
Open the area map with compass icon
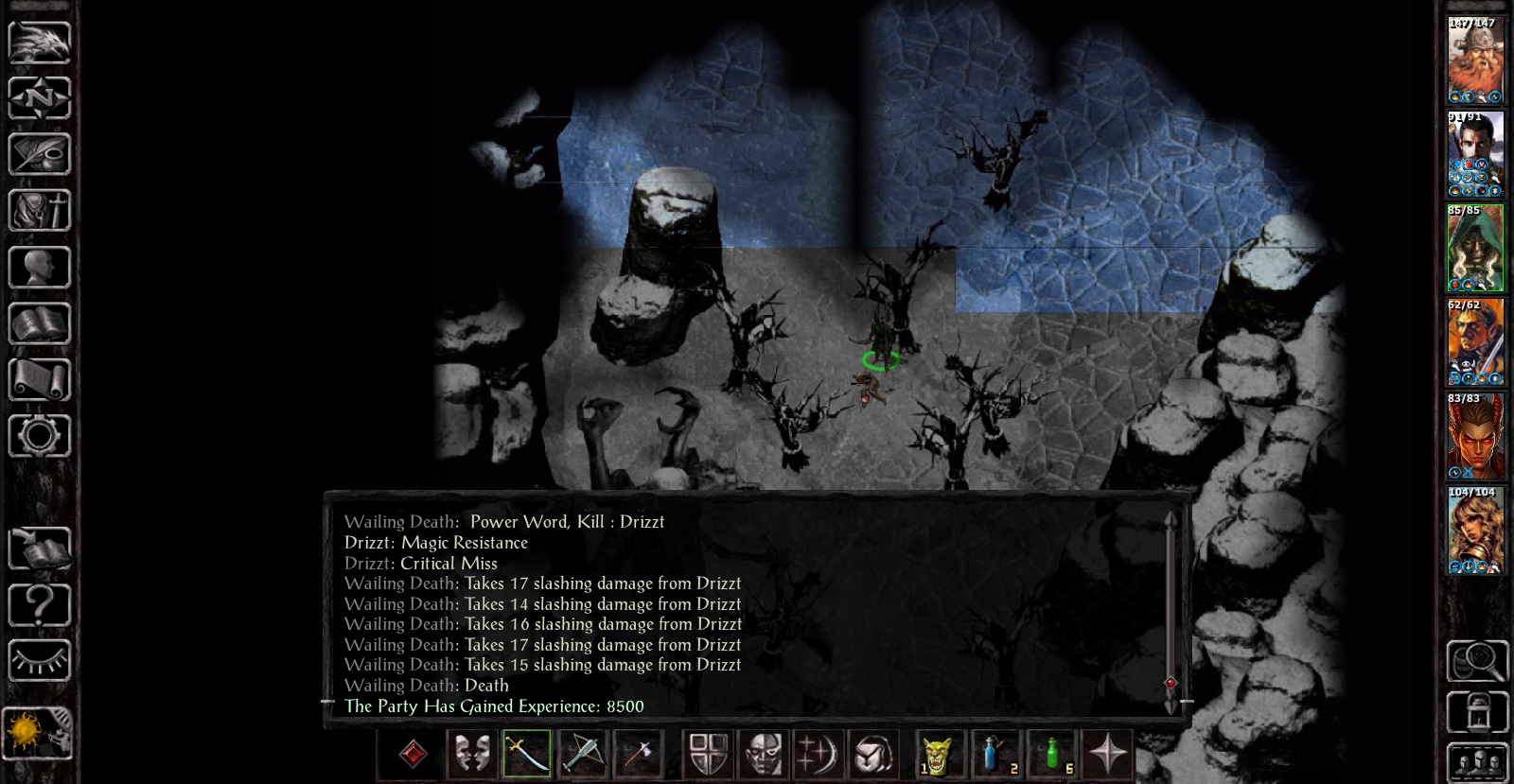[39, 97]
